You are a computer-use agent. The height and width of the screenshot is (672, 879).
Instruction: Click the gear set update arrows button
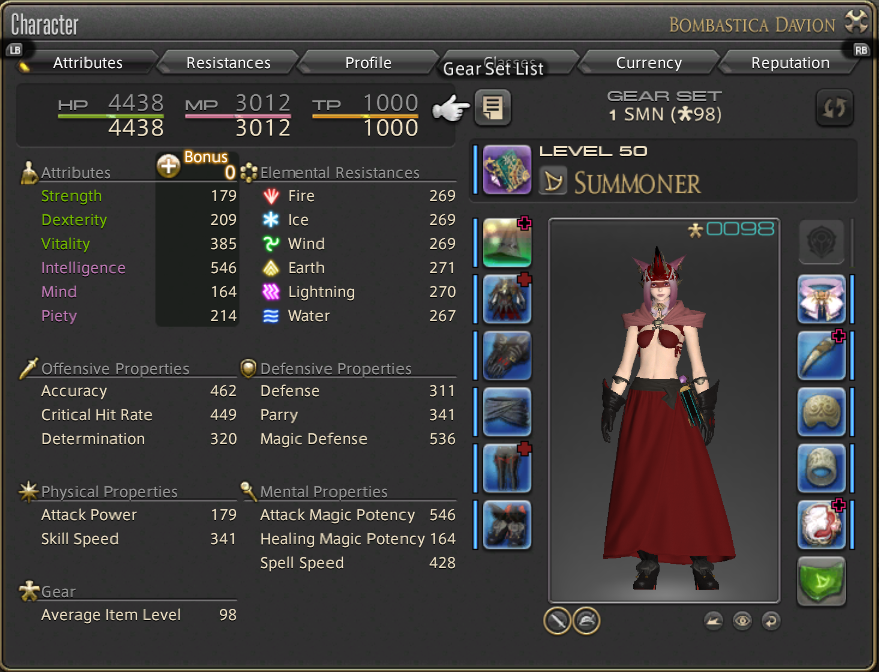[x=835, y=107]
